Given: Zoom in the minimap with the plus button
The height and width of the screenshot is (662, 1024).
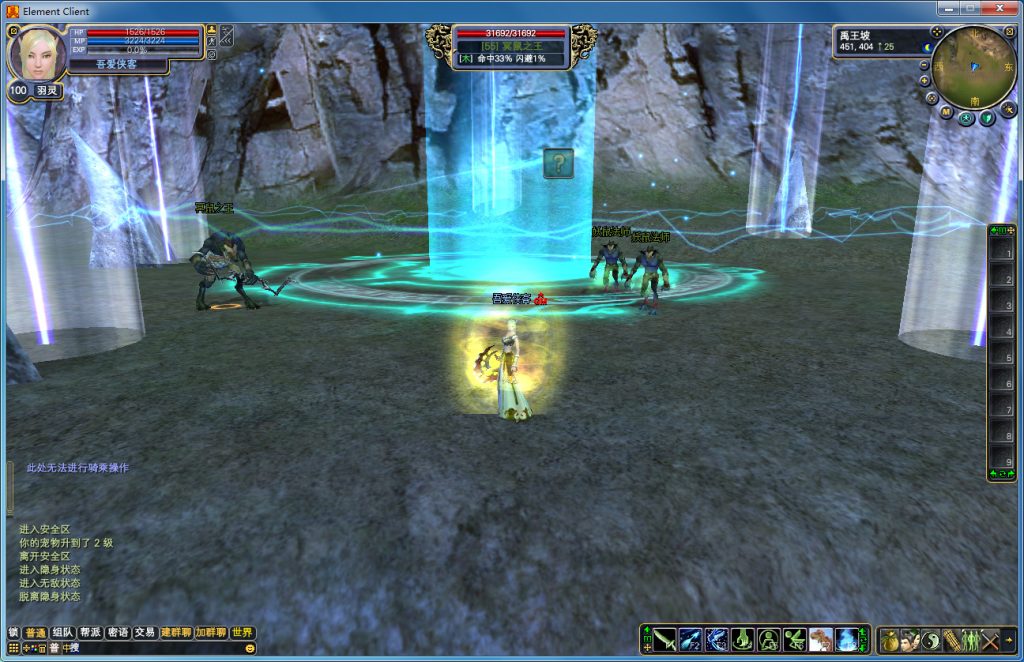Looking at the screenshot, I should [925, 82].
